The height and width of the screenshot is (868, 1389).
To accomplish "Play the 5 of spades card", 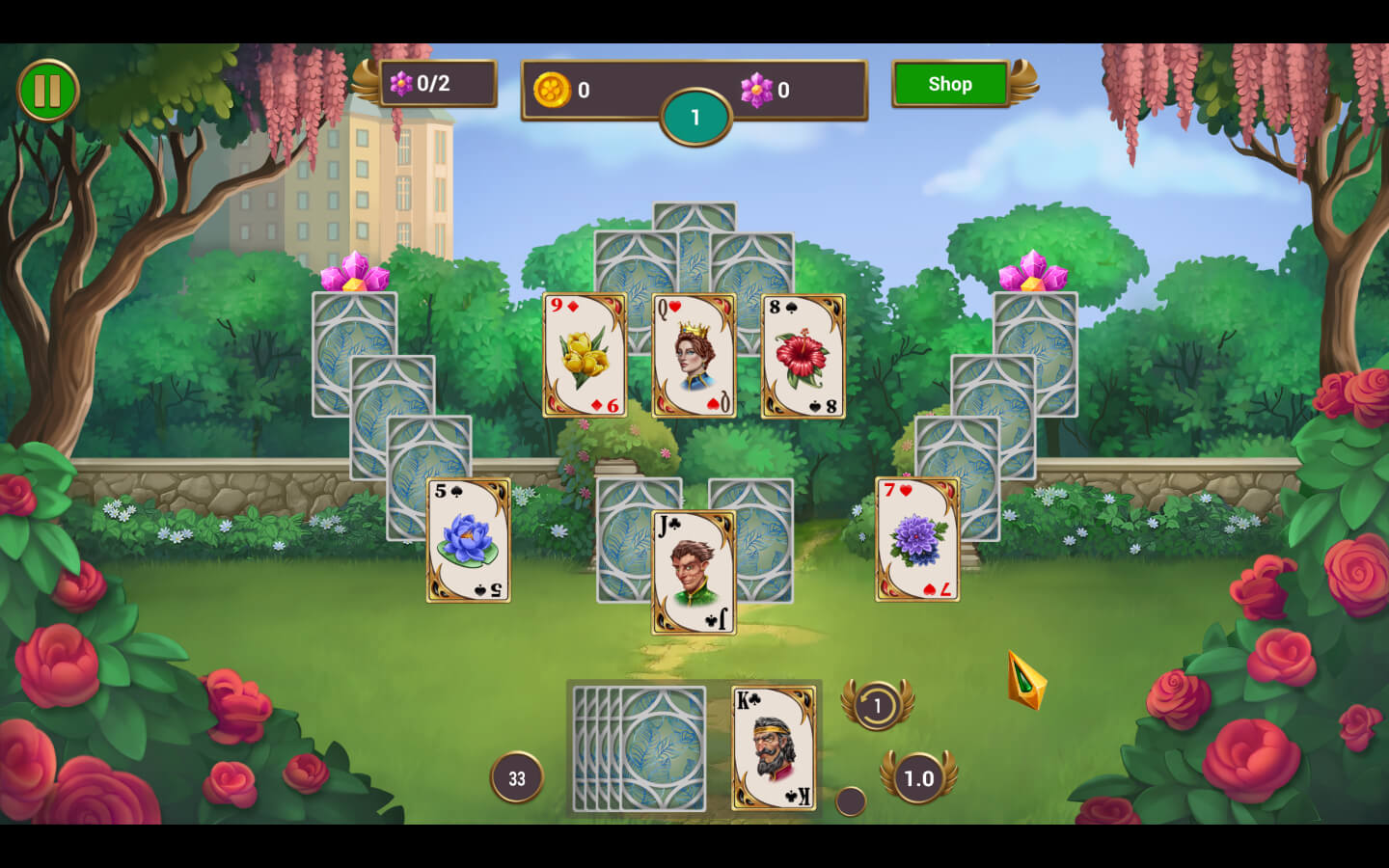I will (469, 540).
